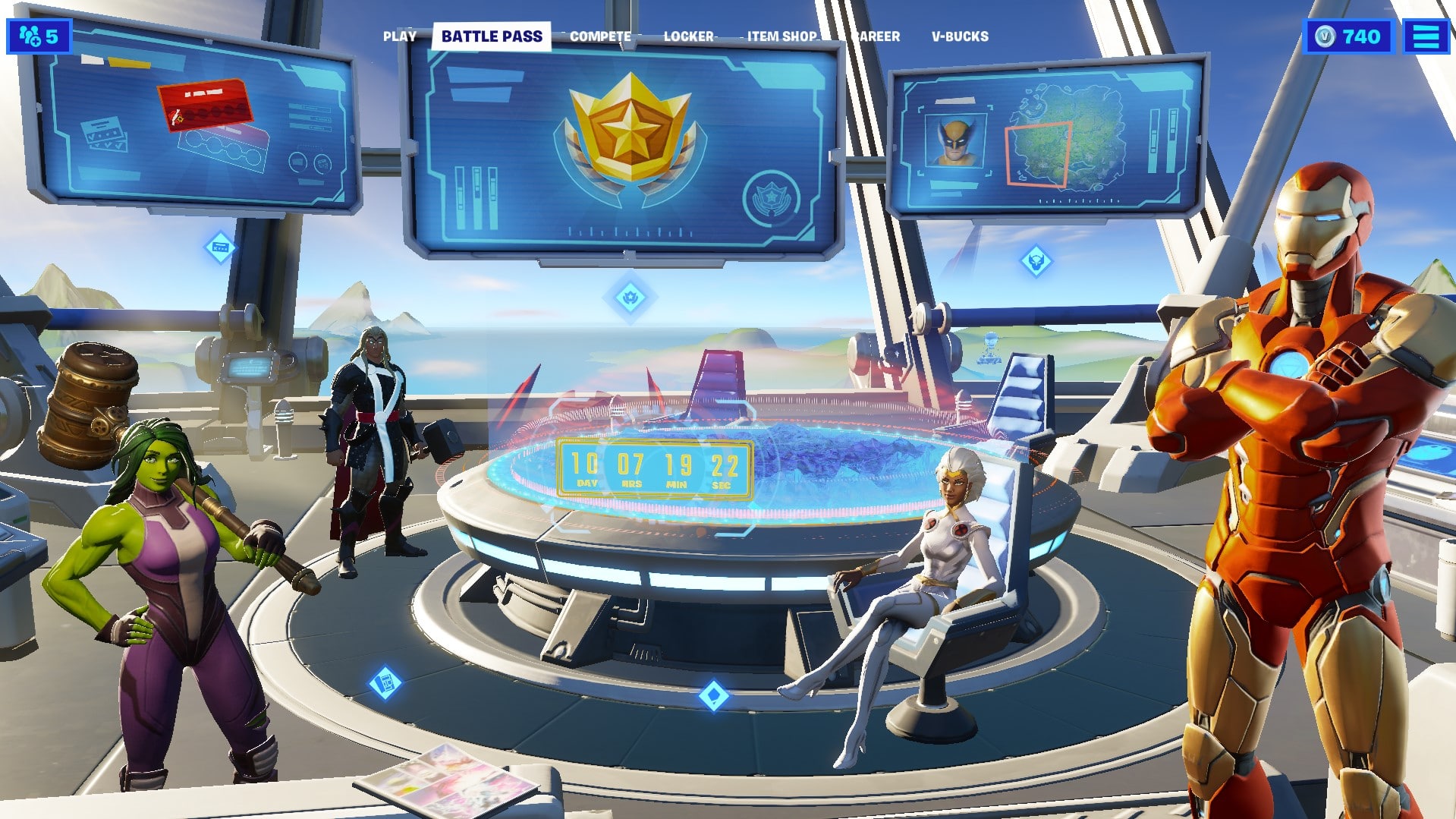This screenshot has width=1456, height=819.
Task: Switch to the BATTLE PASS tab
Action: pyautogui.click(x=491, y=35)
